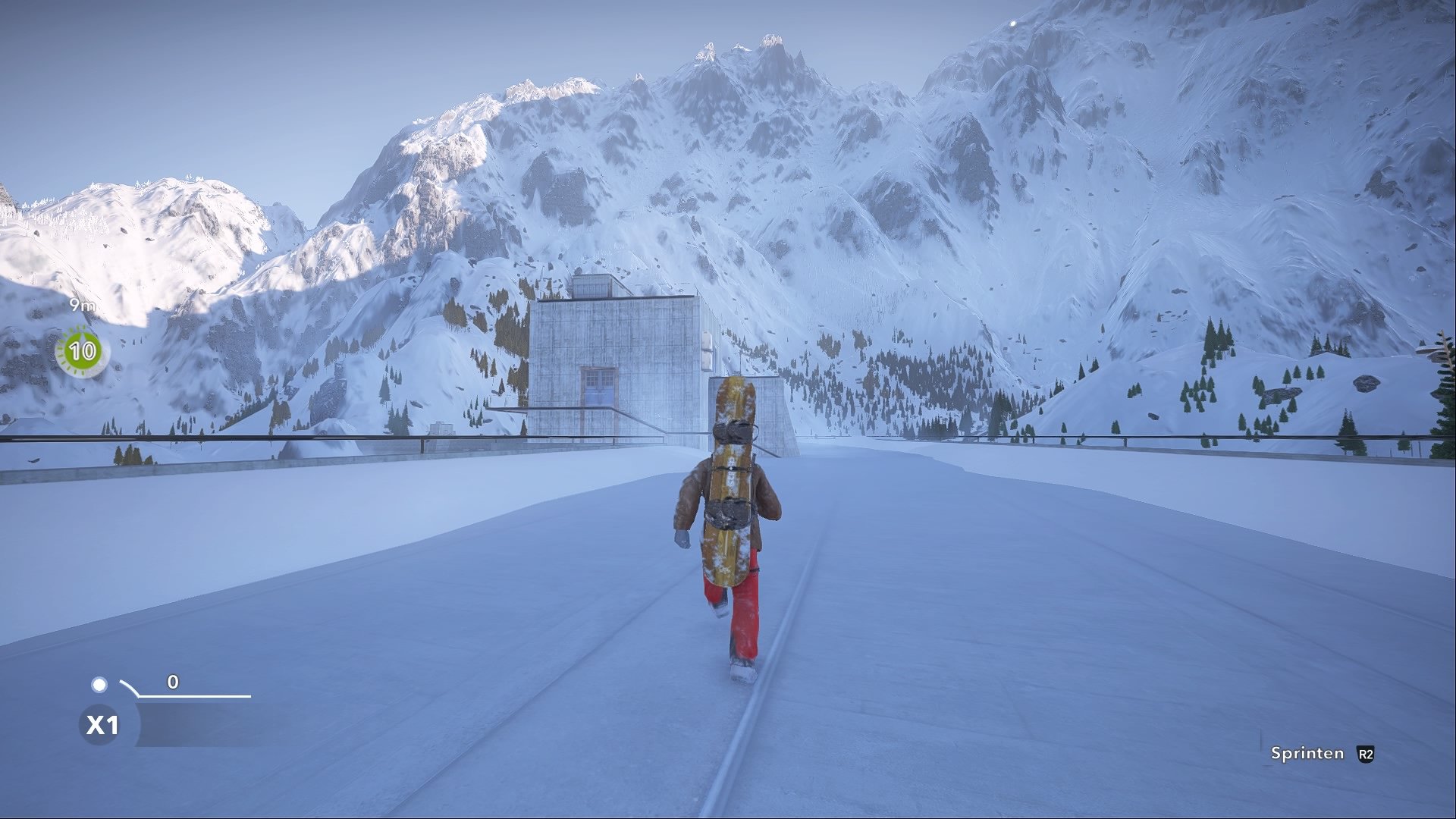Viewport: 1456px width, 819px height.
Task: Click the green level 10 badge
Action: click(x=80, y=350)
